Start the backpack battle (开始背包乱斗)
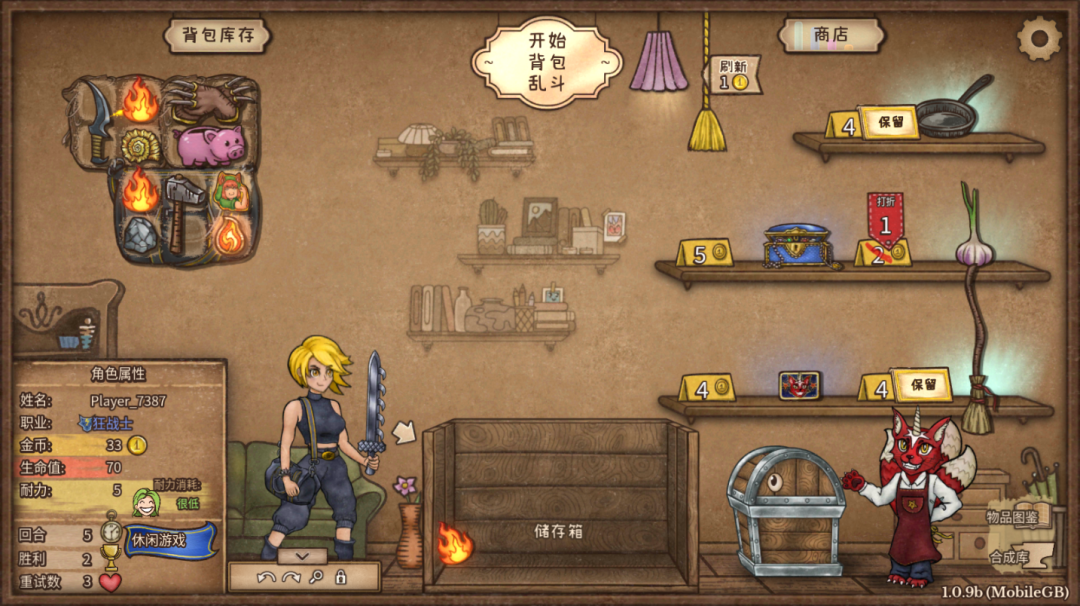Viewport: 1080px width, 606px height. pos(546,62)
